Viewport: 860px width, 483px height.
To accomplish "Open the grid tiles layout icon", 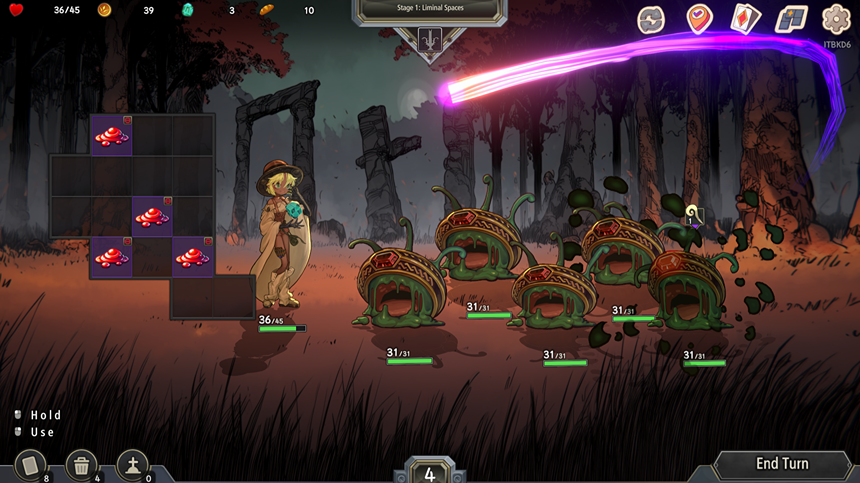I will pyautogui.click(x=791, y=19).
